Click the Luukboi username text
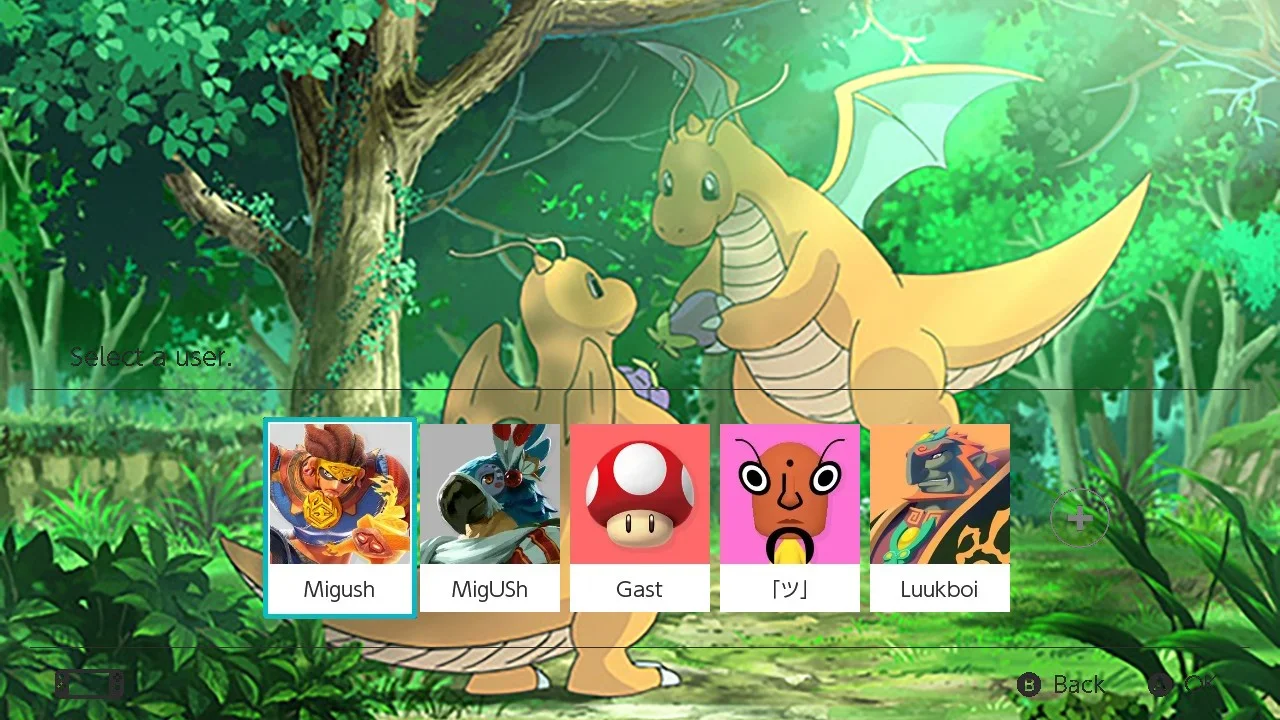This screenshot has height=720, width=1280. 939,589
